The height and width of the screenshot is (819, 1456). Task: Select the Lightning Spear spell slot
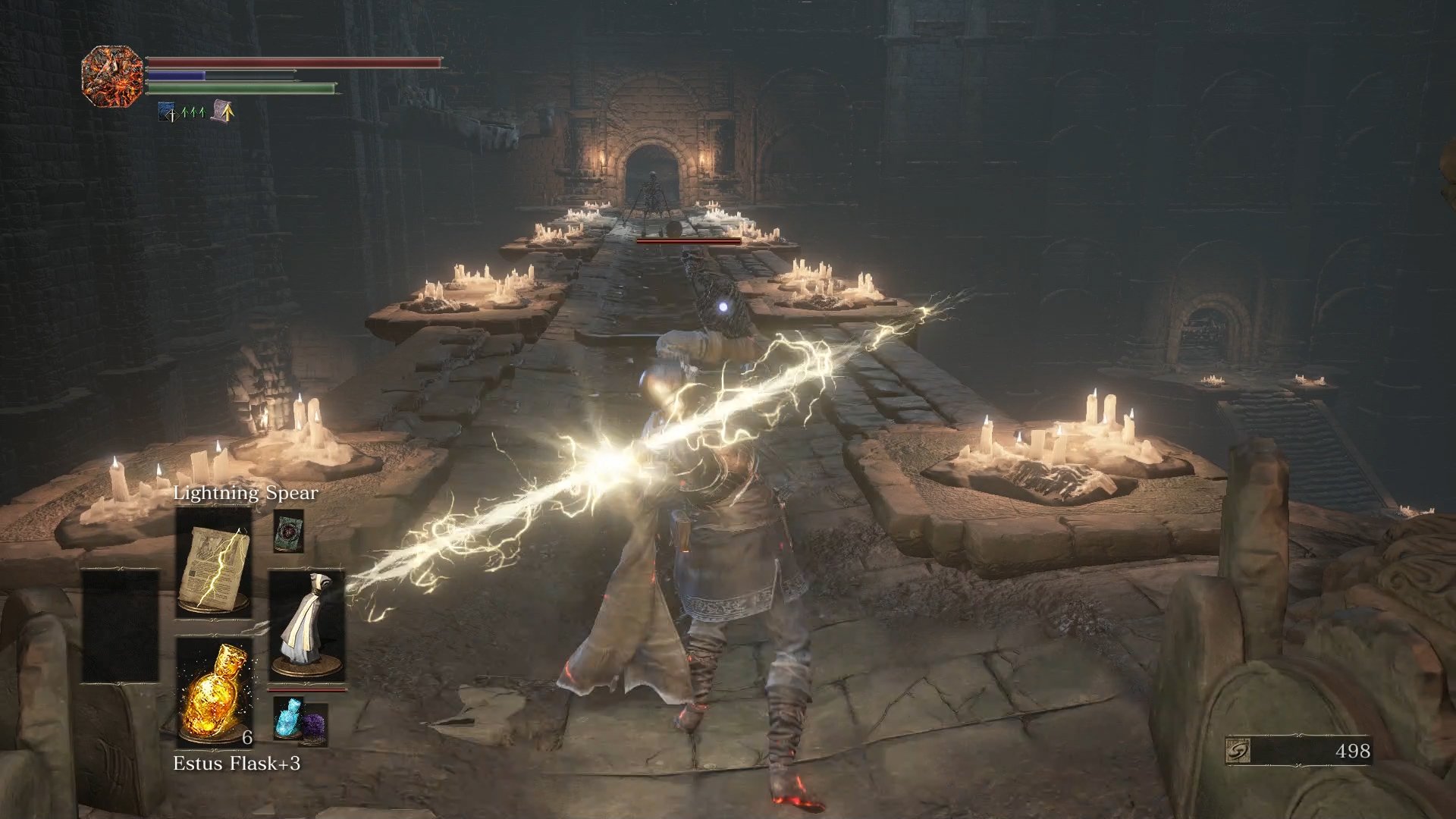[x=213, y=565]
